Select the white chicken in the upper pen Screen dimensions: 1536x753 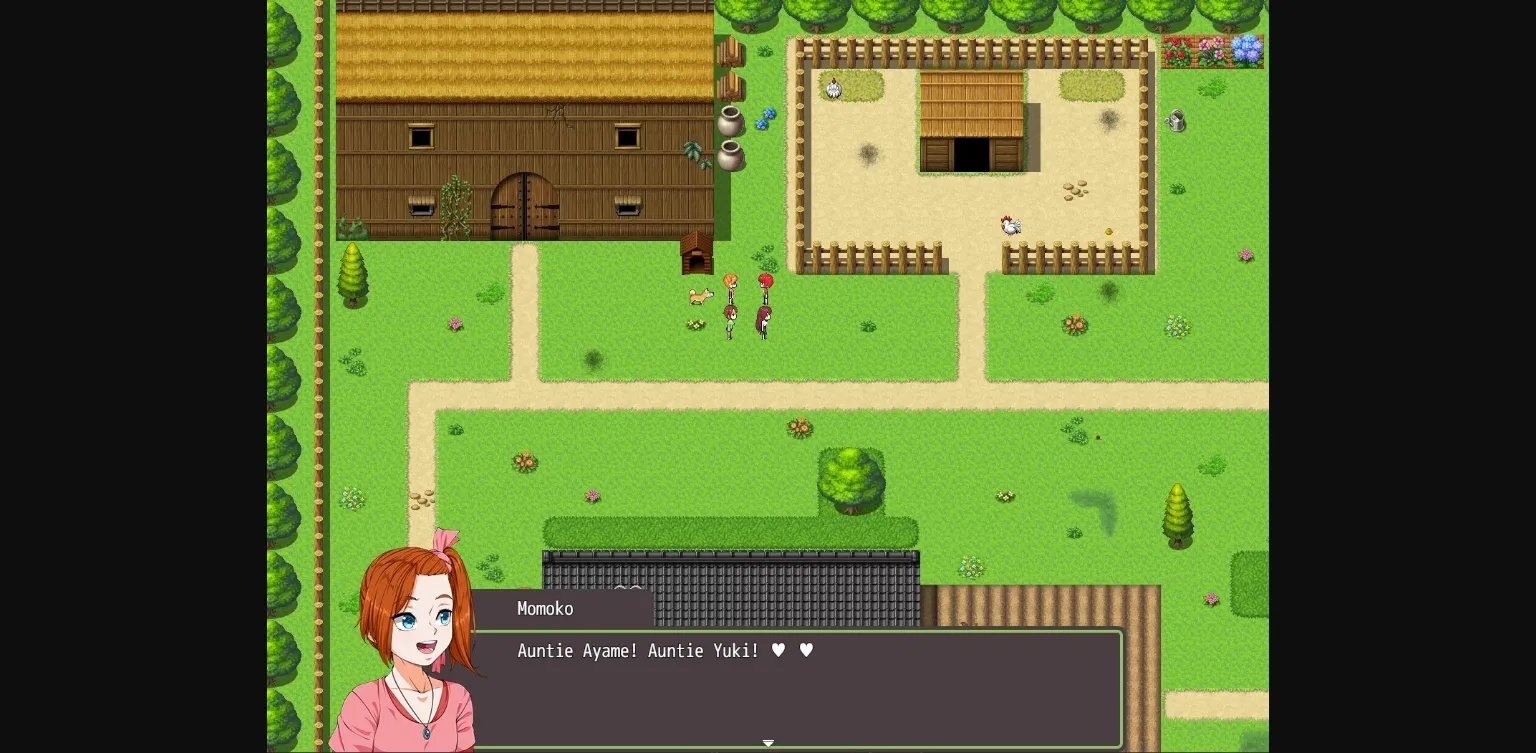[x=834, y=88]
